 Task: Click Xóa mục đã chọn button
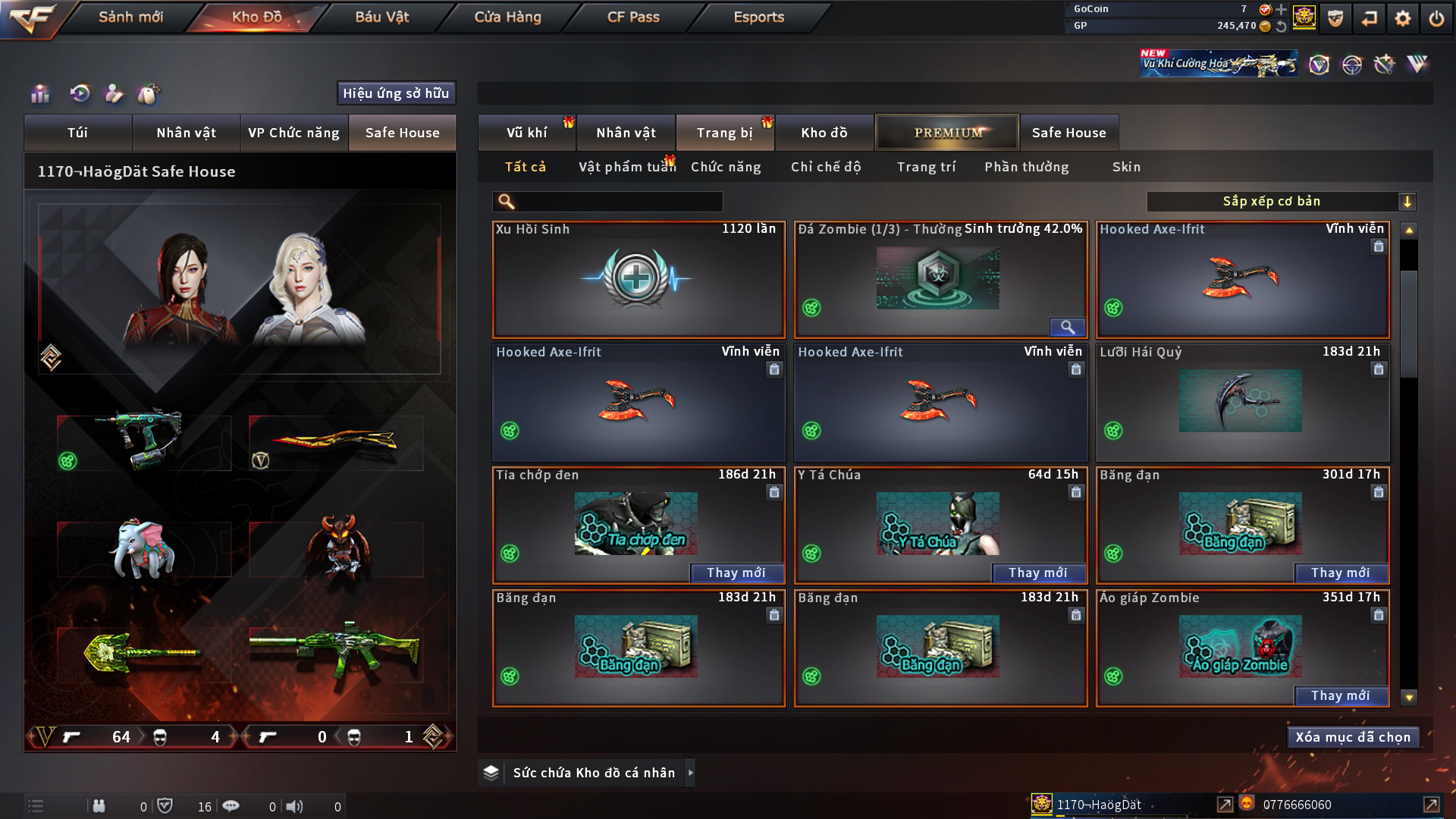(1353, 737)
